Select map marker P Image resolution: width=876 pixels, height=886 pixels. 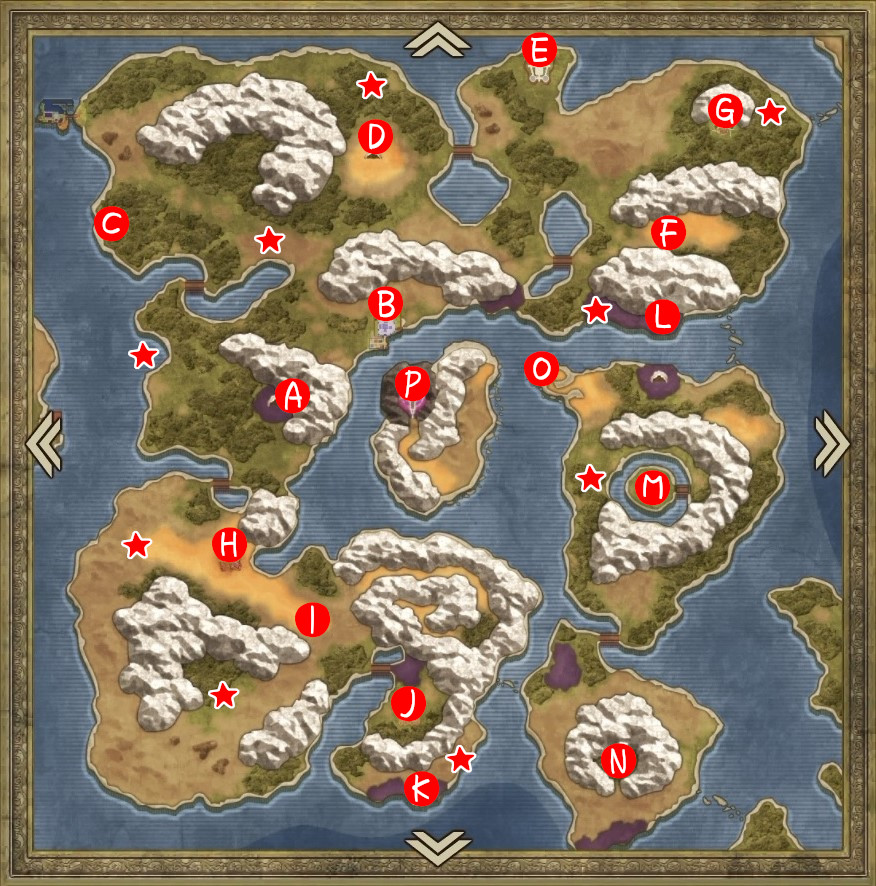tap(412, 382)
